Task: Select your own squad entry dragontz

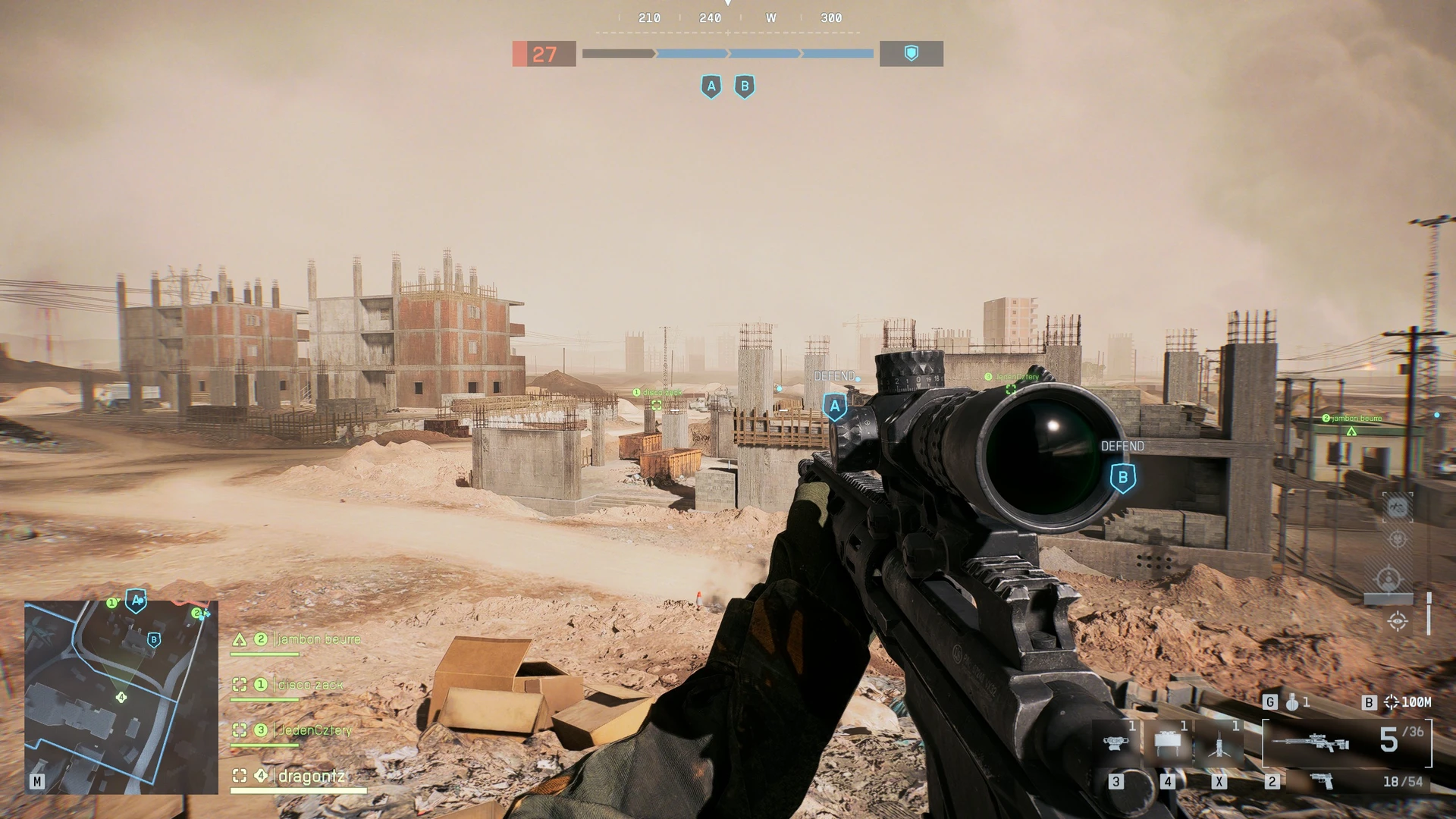Action: pos(311,776)
